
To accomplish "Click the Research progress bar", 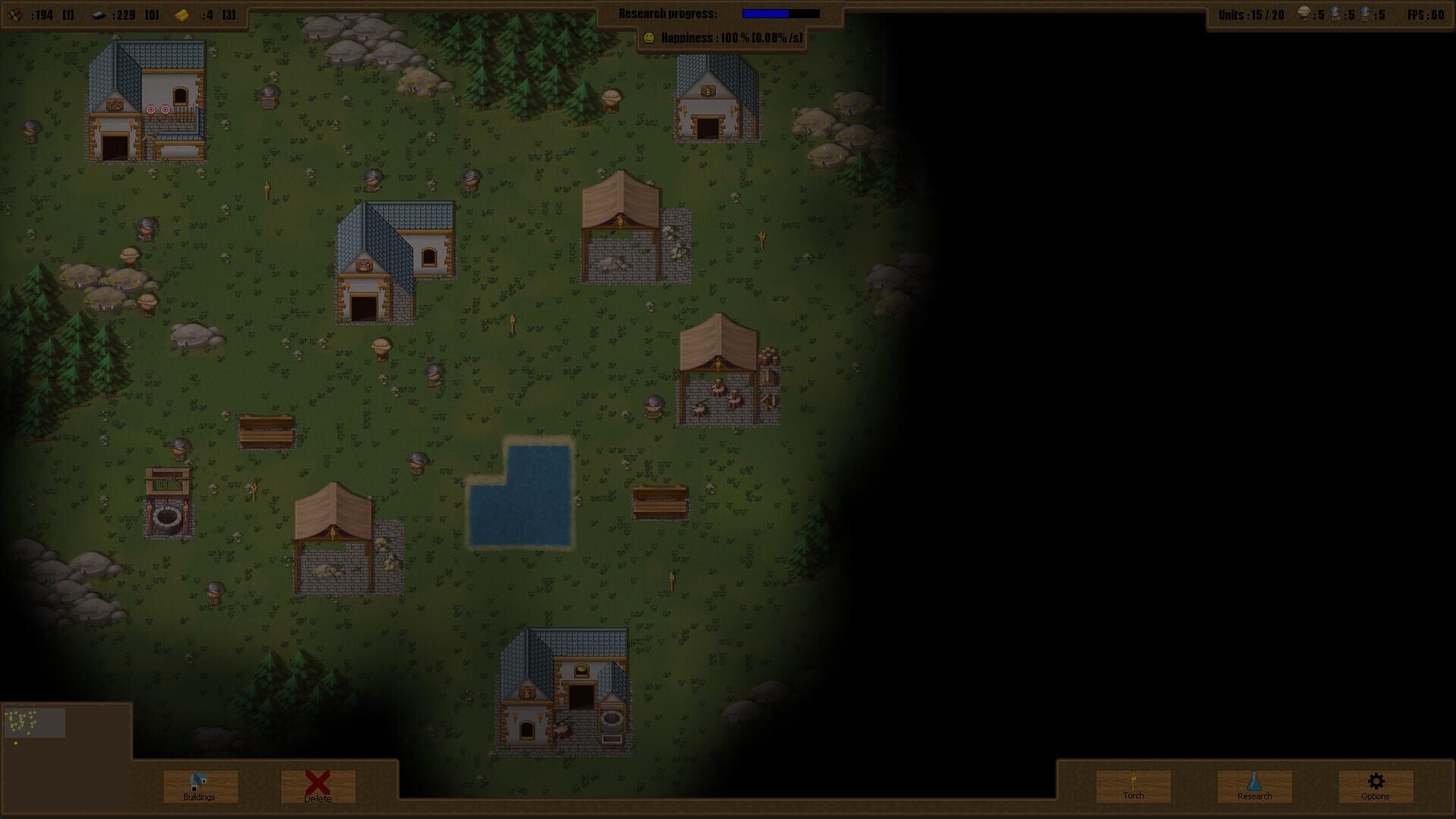I will click(x=780, y=13).
